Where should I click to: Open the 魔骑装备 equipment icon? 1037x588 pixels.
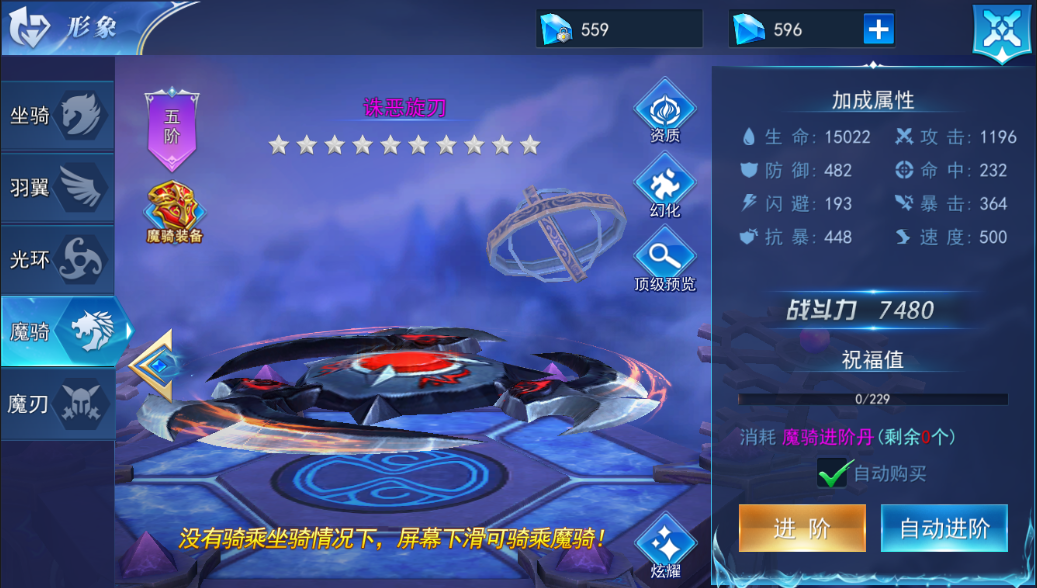click(174, 212)
